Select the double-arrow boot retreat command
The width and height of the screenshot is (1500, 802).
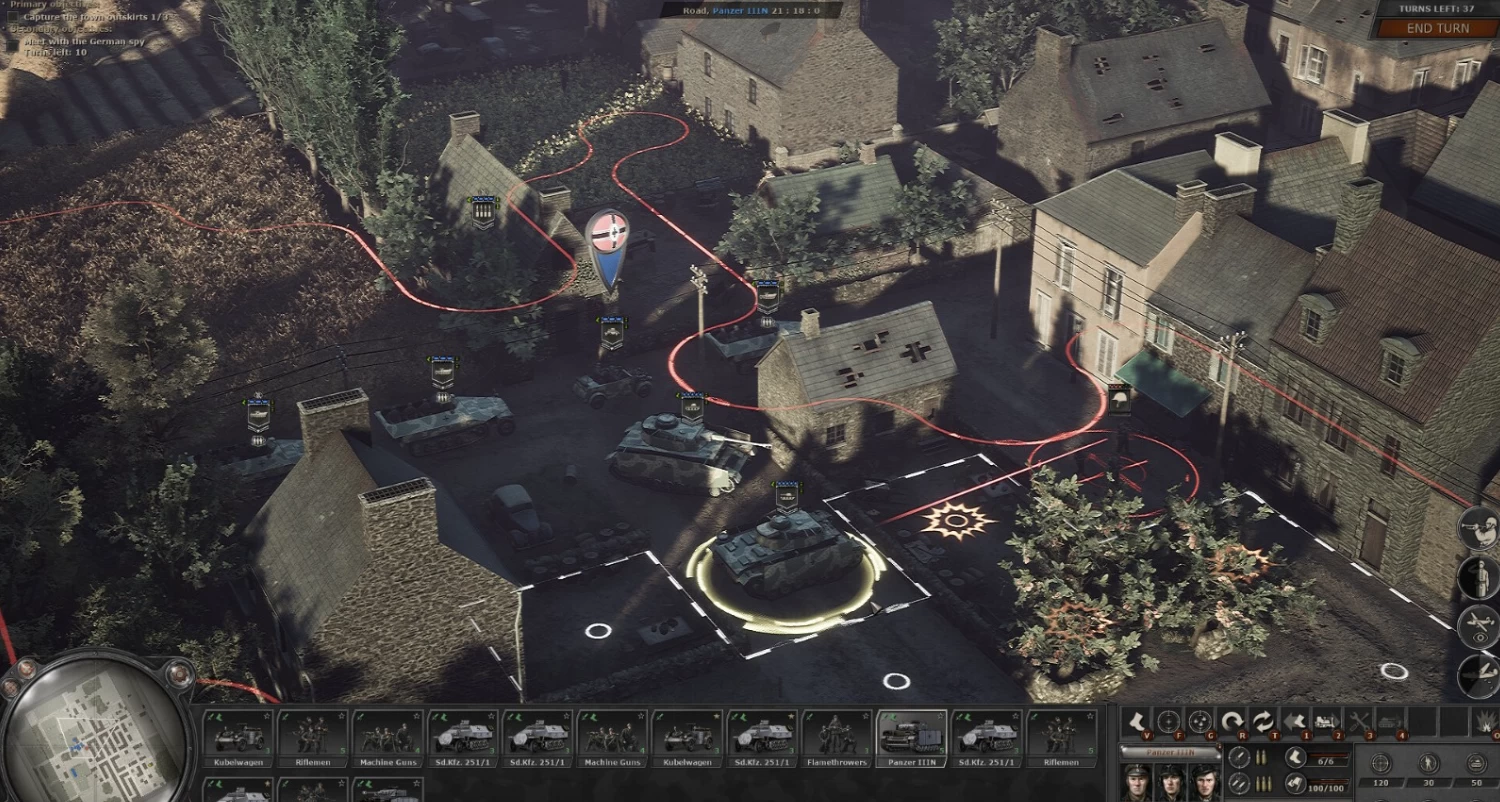(x=1295, y=720)
